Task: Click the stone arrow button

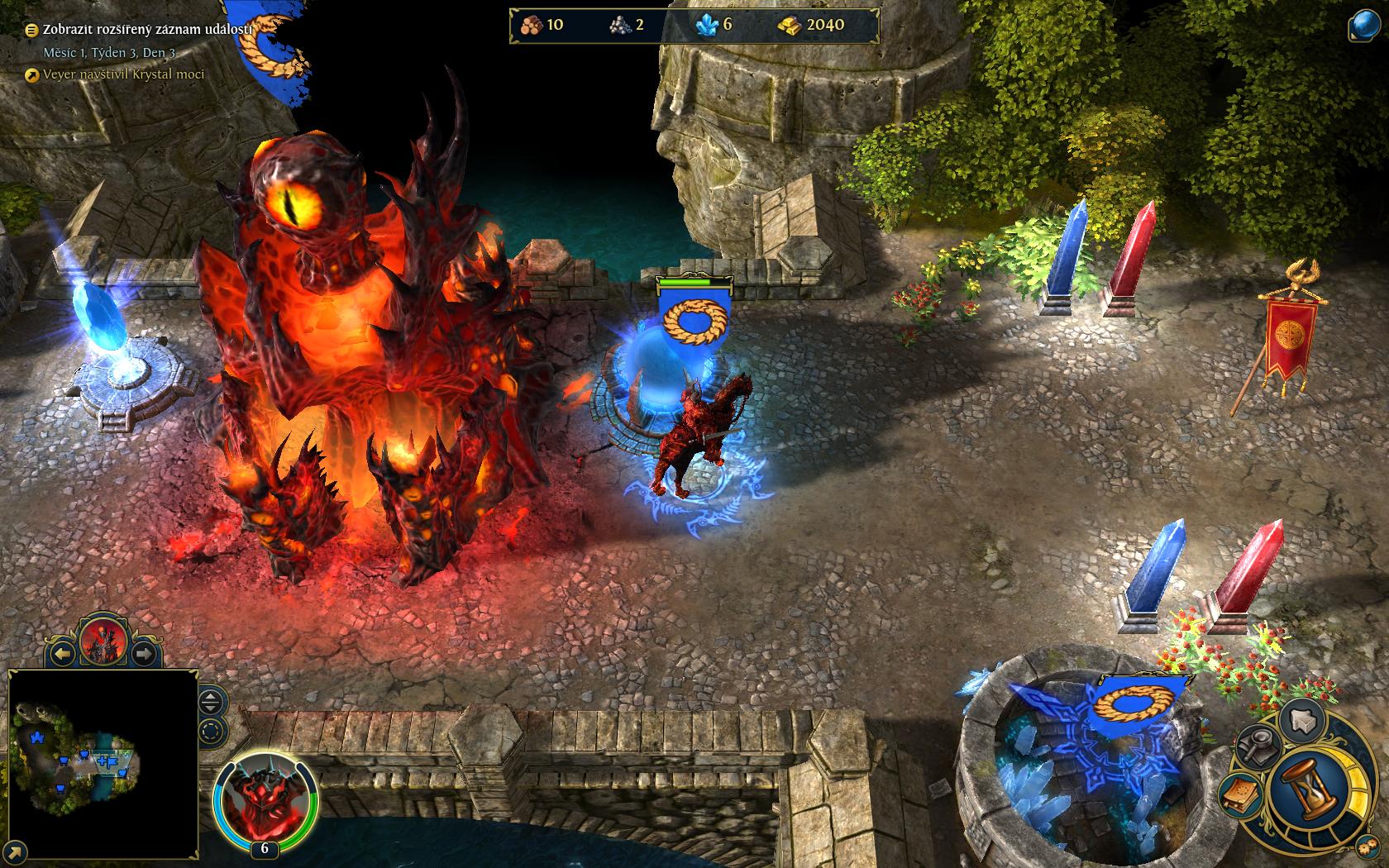Action: [1305, 721]
